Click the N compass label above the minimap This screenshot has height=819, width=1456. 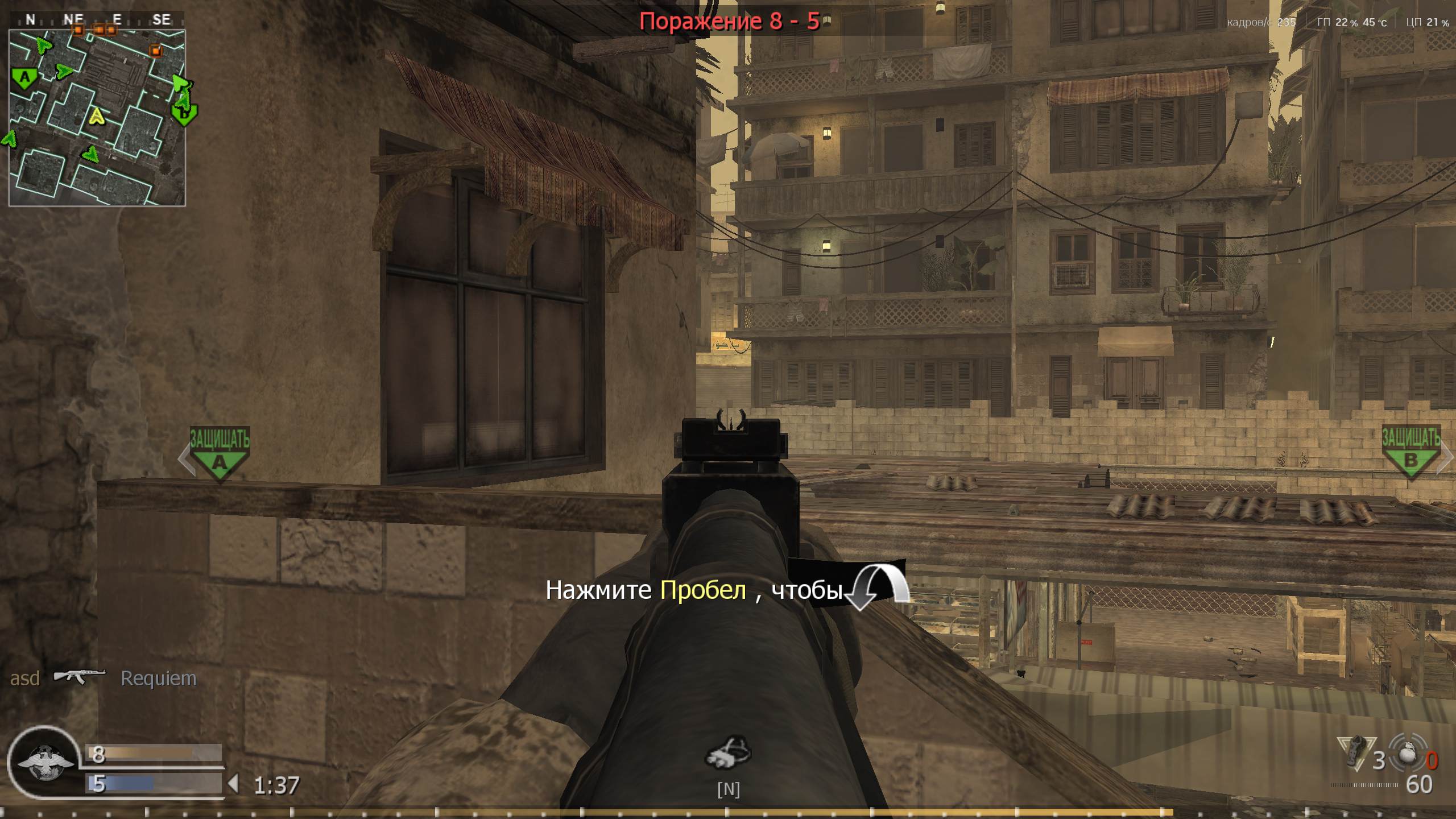tap(30, 20)
